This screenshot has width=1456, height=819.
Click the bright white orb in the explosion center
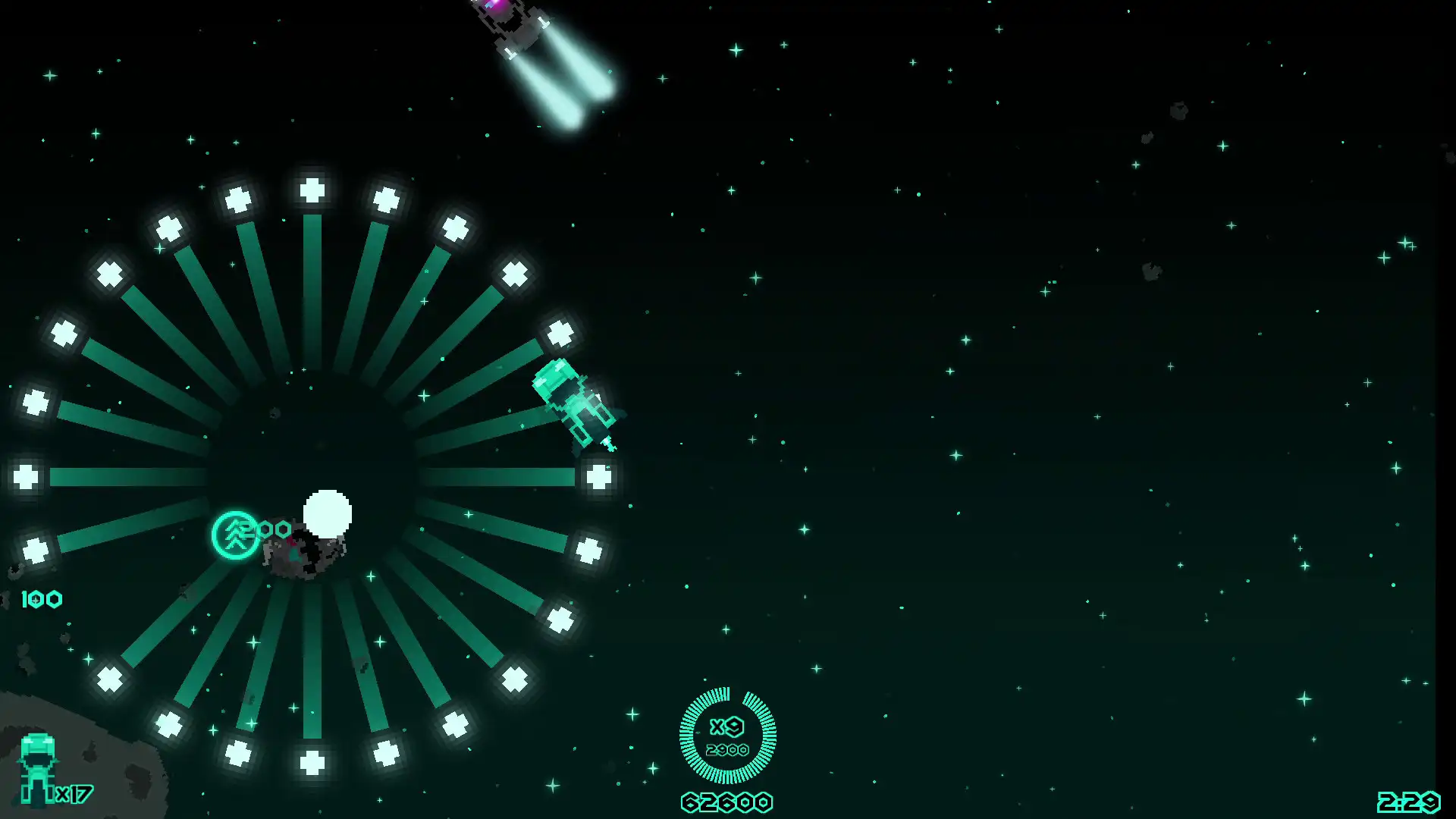click(328, 513)
